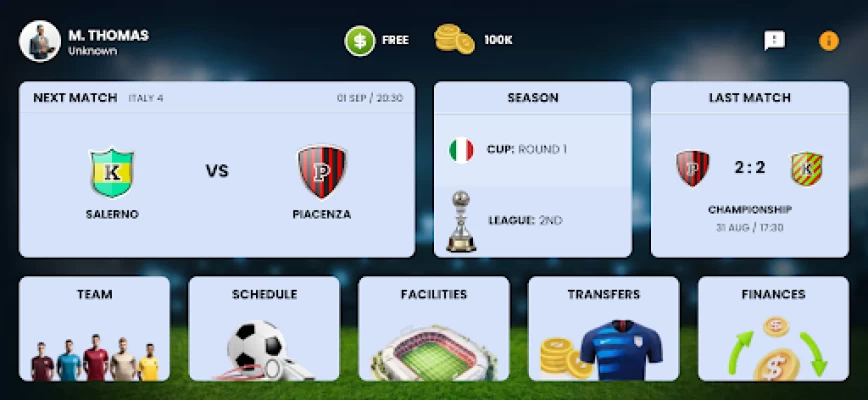The image size is (868, 400).
Task: Open the Schedule menu tile
Action: click(x=264, y=329)
